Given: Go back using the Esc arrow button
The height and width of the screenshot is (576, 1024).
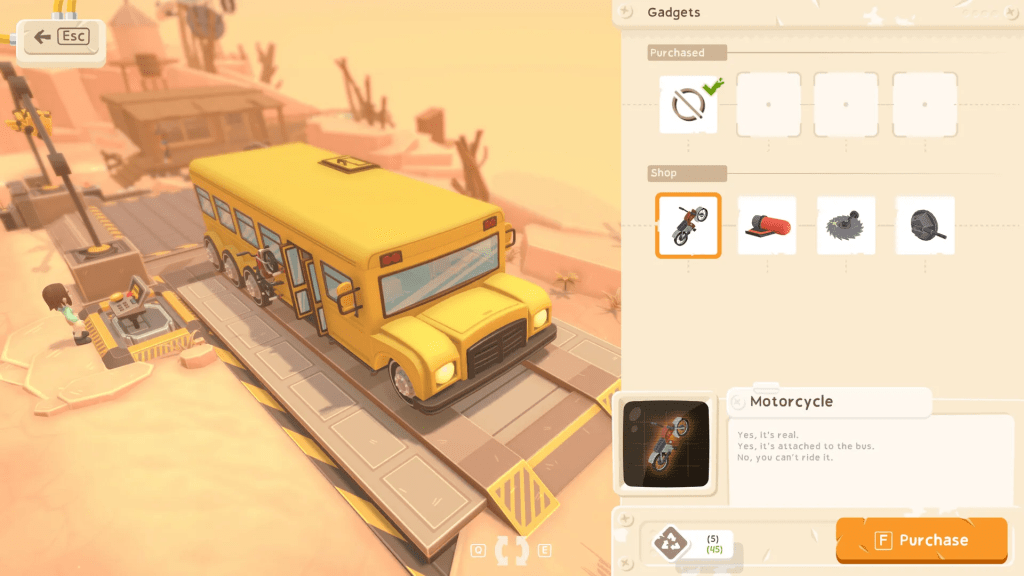Looking at the screenshot, I should click(60, 38).
